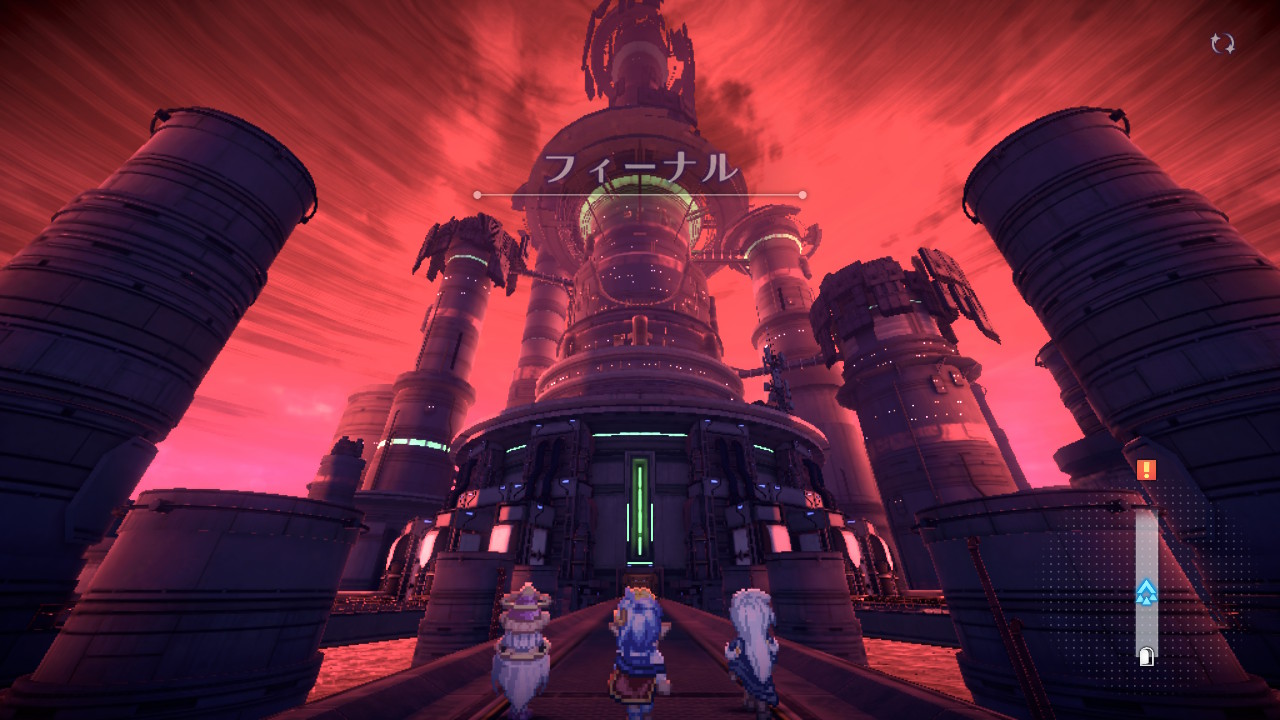The image size is (1280, 720).
Task: Select the orange exclamation marker on the minimap
Action: pos(1146,469)
